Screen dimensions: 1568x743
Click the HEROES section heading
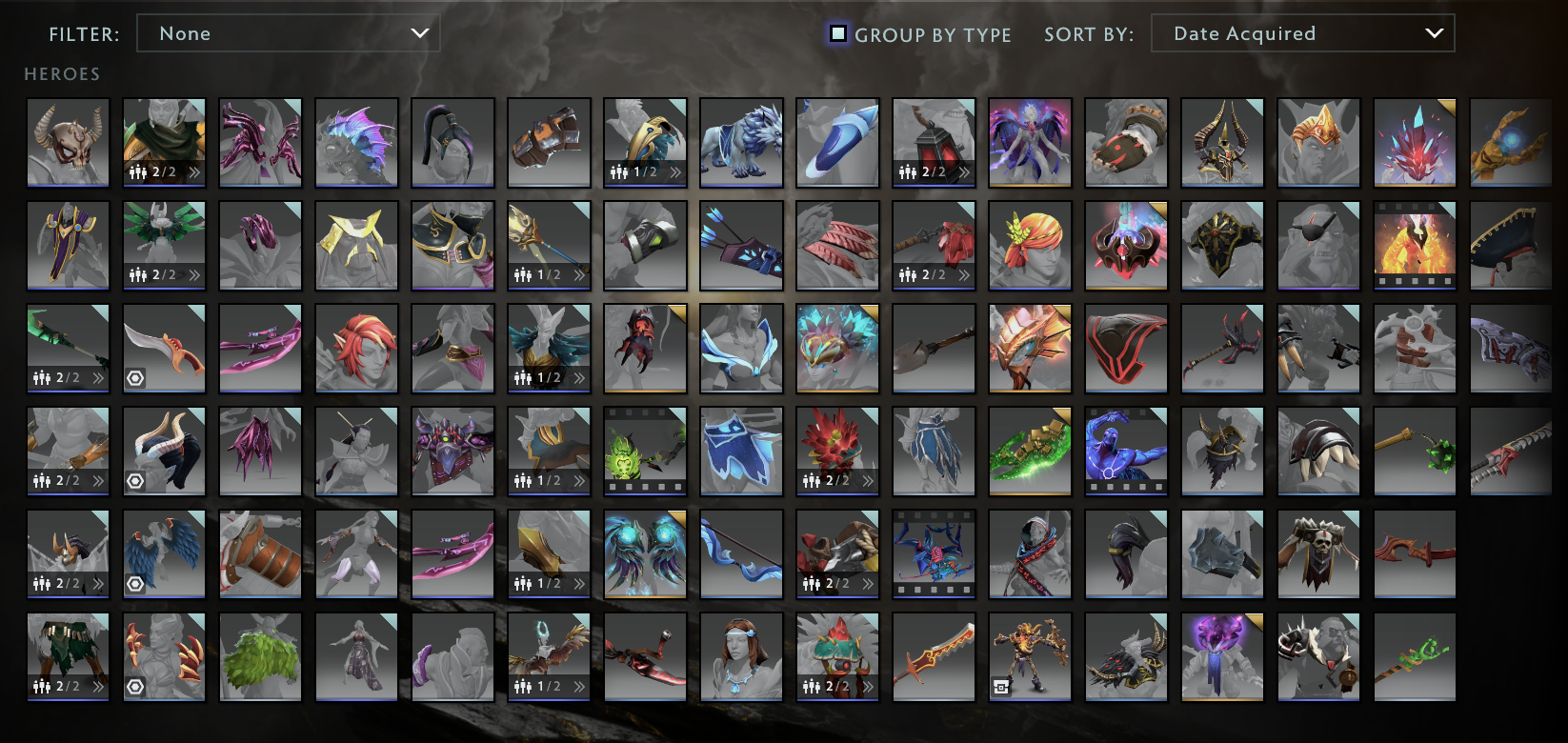[62, 73]
